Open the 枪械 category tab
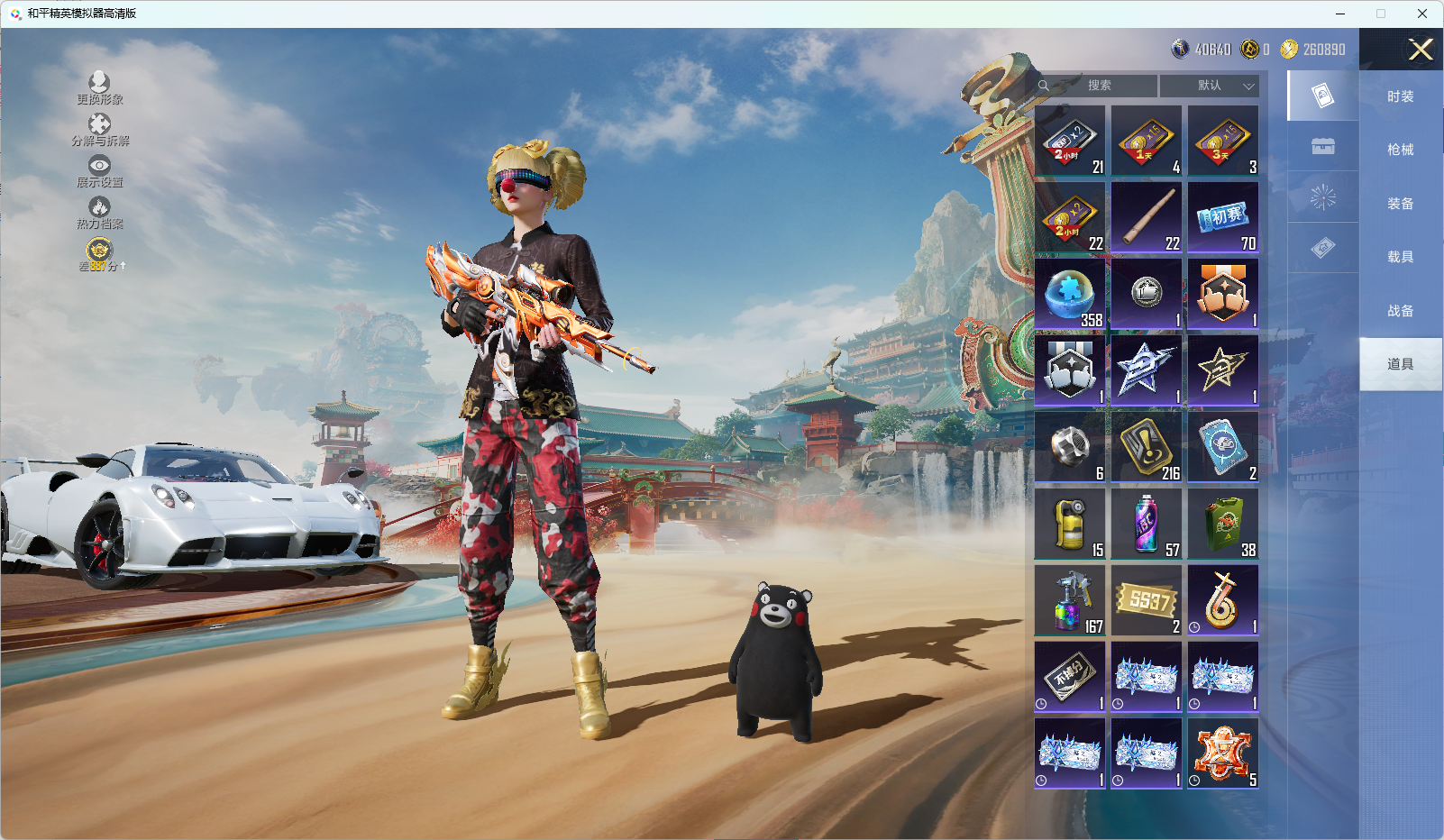 click(x=1400, y=150)
